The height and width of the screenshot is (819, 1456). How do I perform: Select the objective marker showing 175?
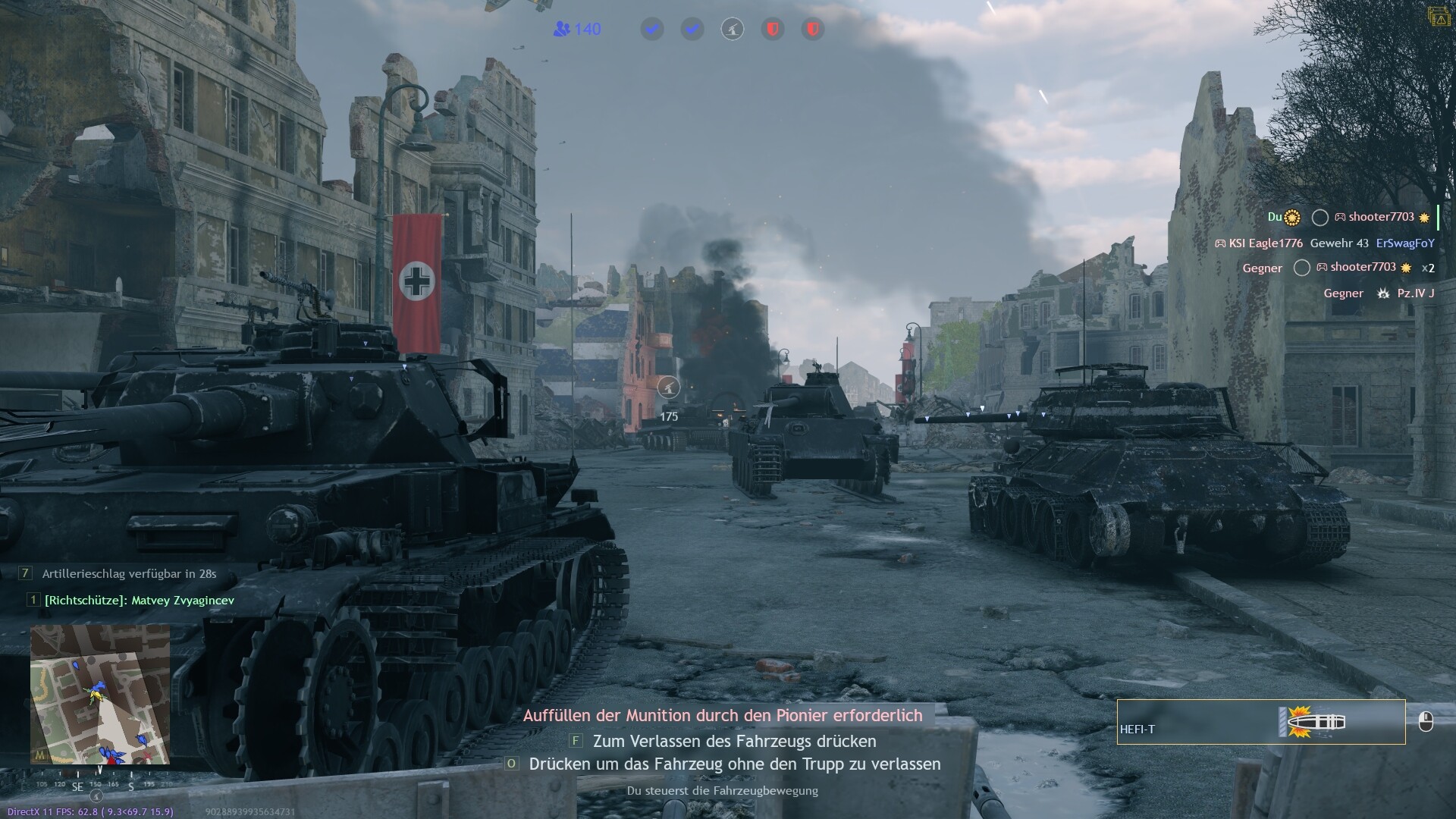[x=668, y=388]
